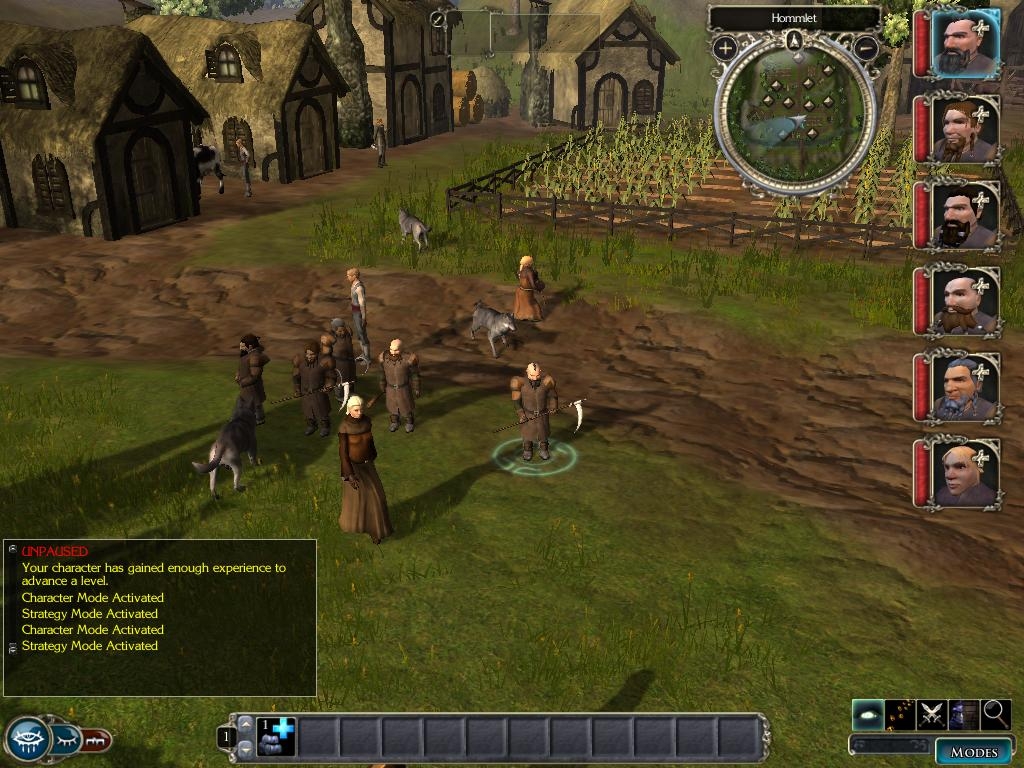Activate the crossed swords mode icon
The width and height of the screenshot is (1024, 768).
click(932, 714)
